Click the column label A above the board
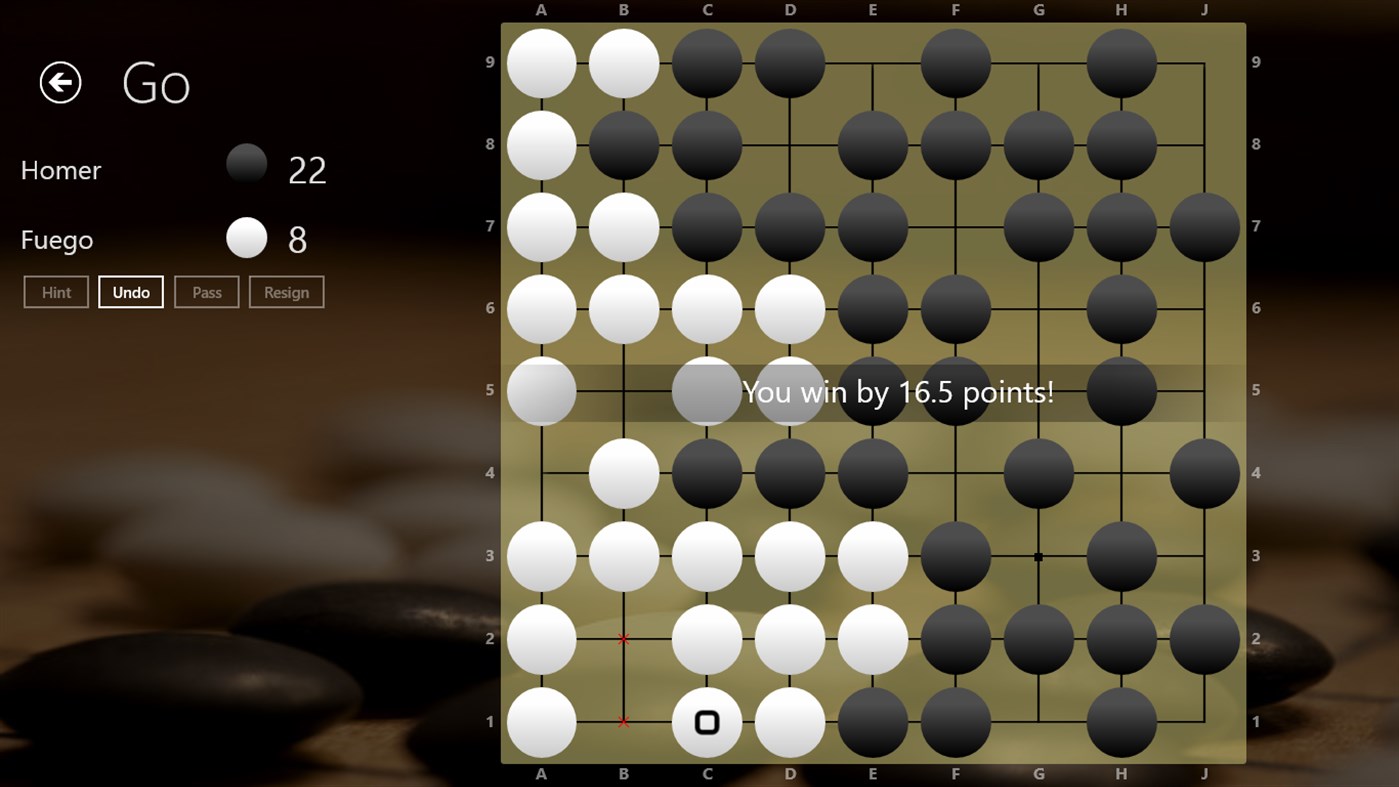The height and width of the screenshot is (787, 1399). coord(541,10)
